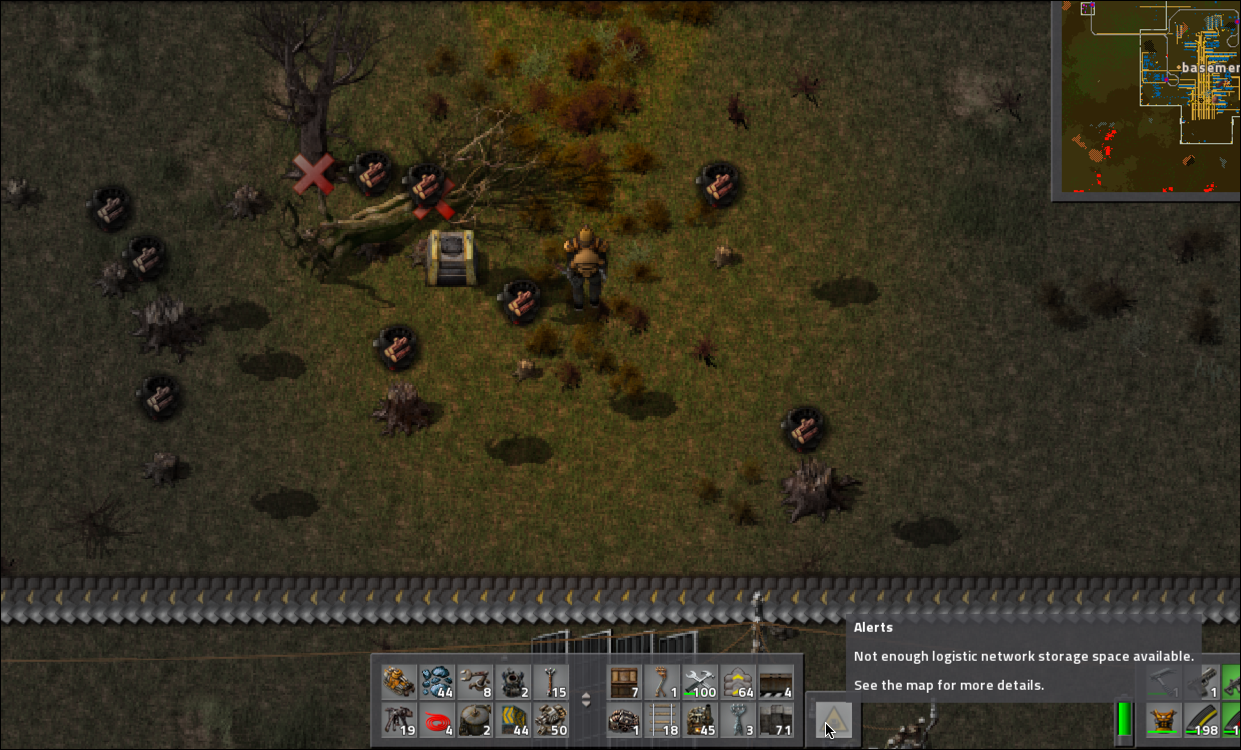1241x750 pixels.
Task: Pick the red wire hotbar slot
Action: pyautogui.click(x=437, y=720)
